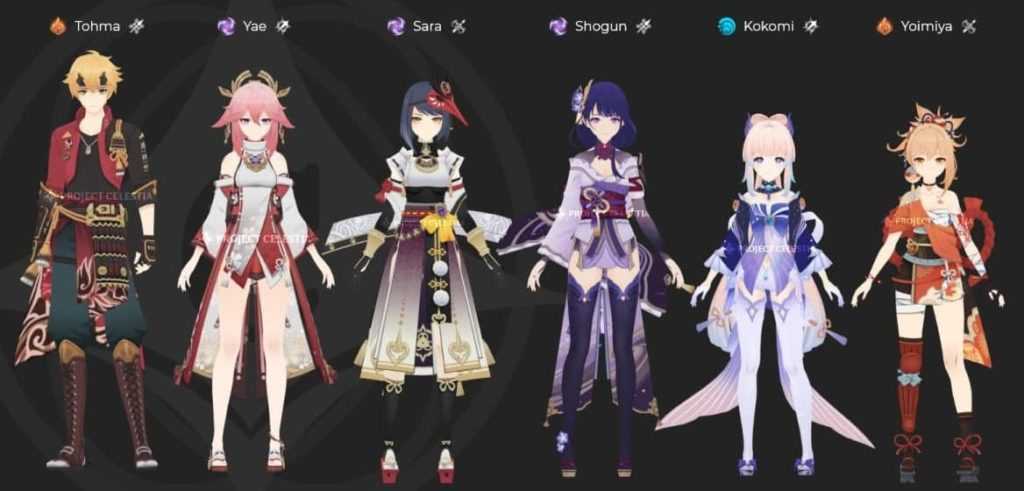
Task: Choose the Yae character label
Action: point(254,26)
